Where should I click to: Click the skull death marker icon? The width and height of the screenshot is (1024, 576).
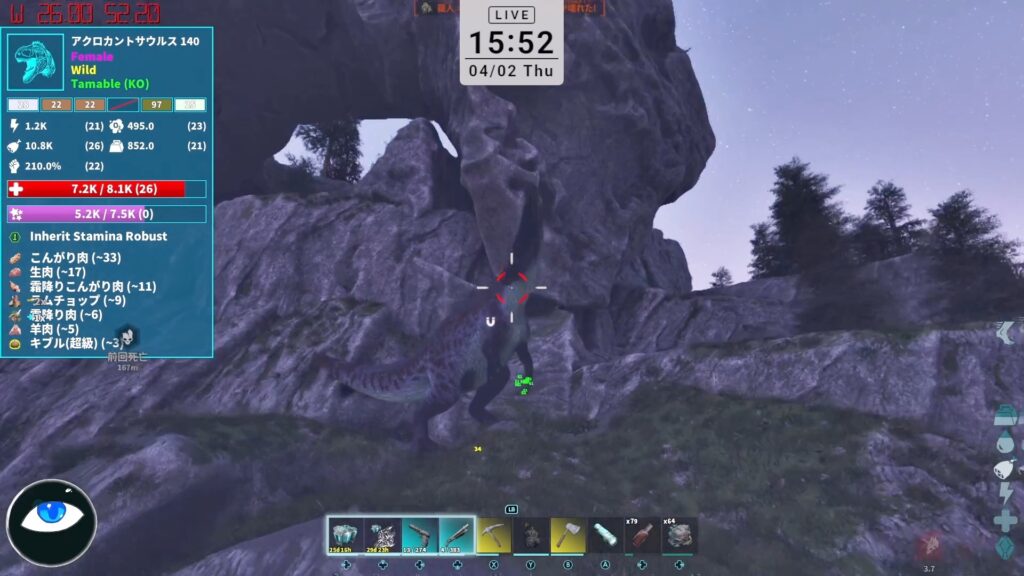click(126, 336)
